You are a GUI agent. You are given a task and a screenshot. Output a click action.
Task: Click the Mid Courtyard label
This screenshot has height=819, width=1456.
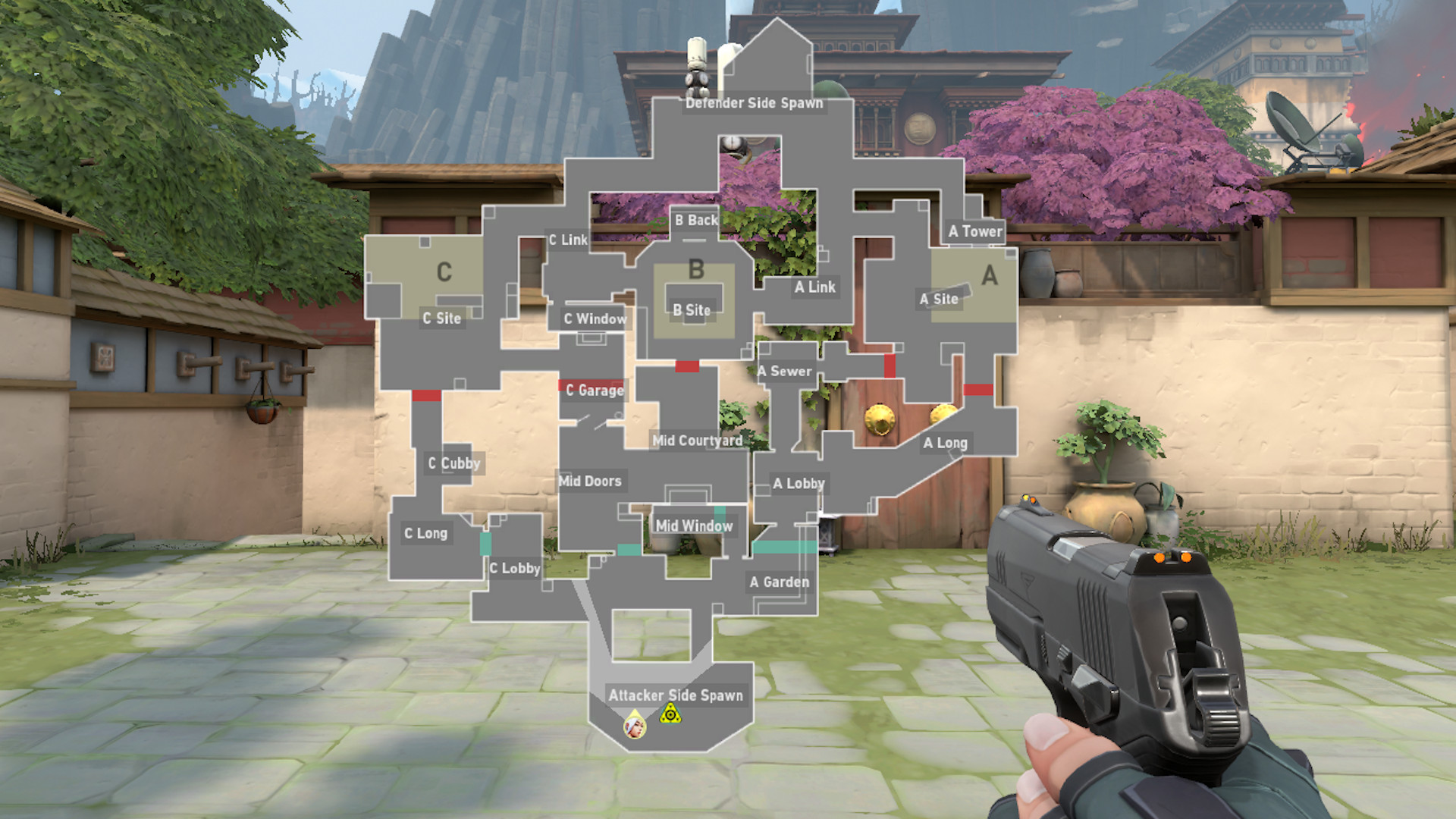pyautogui.click(x=699, y=441)
